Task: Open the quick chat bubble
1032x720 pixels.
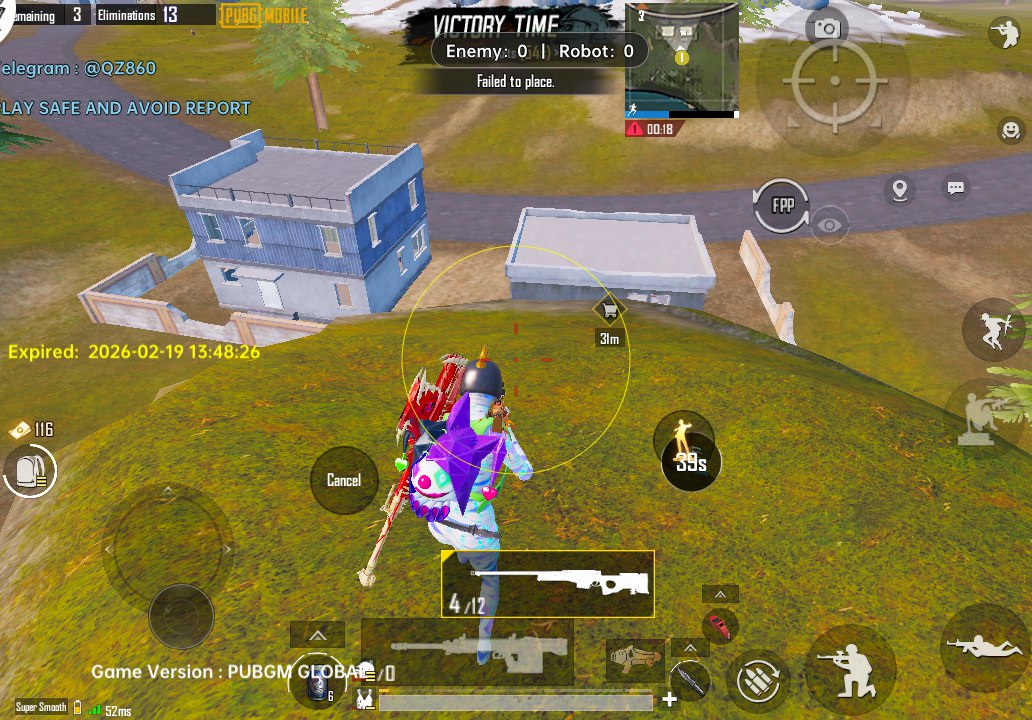Action: click(956, 187)
